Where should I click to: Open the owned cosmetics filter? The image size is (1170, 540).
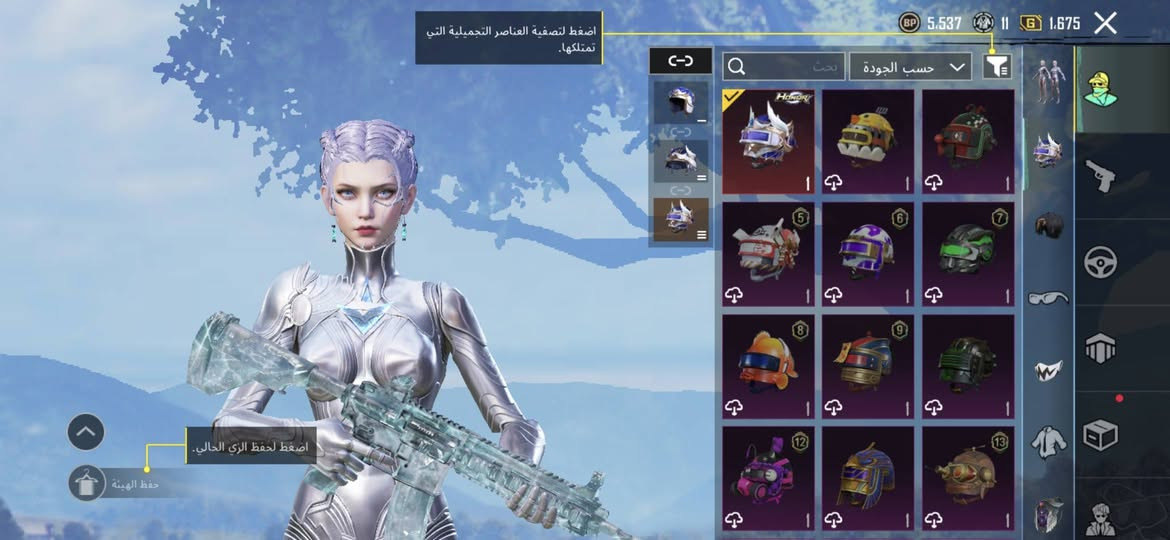point(997,67)
